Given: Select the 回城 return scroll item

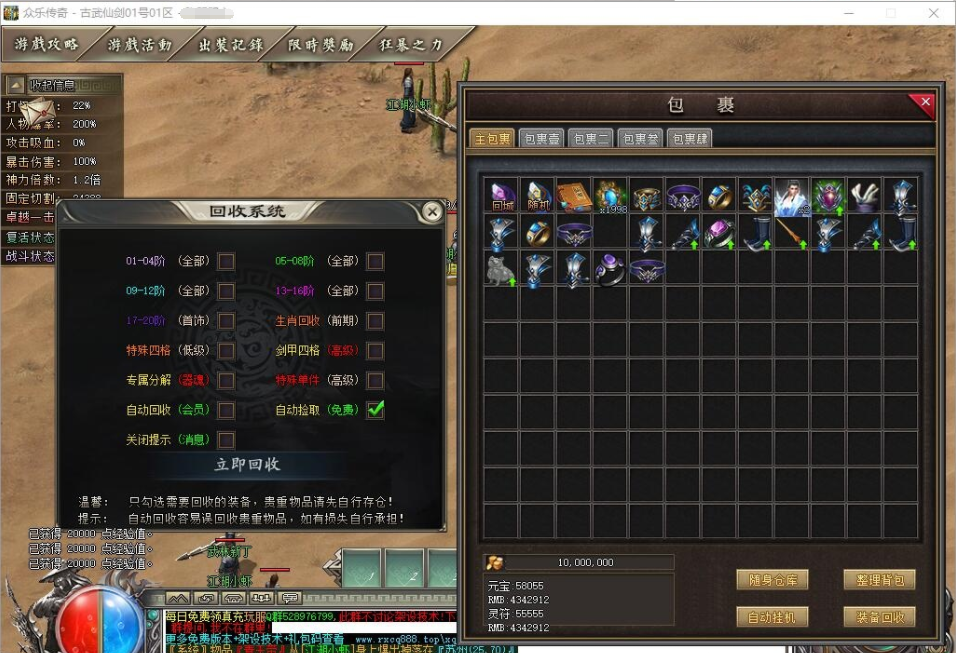Looking at the screenshot, I should (x=500, y=196).
